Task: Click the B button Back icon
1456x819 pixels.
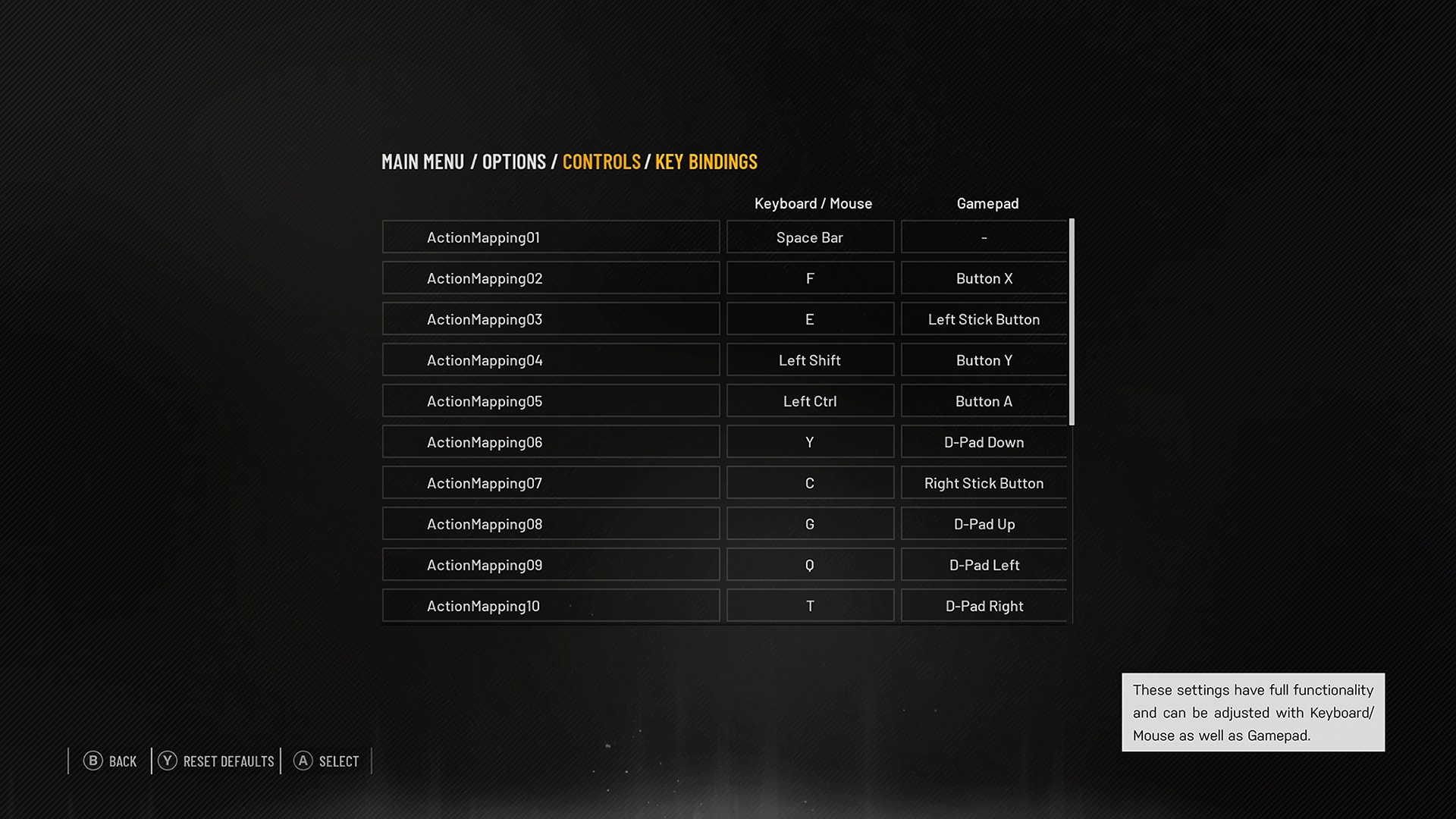Action: [x=93, y=761]
